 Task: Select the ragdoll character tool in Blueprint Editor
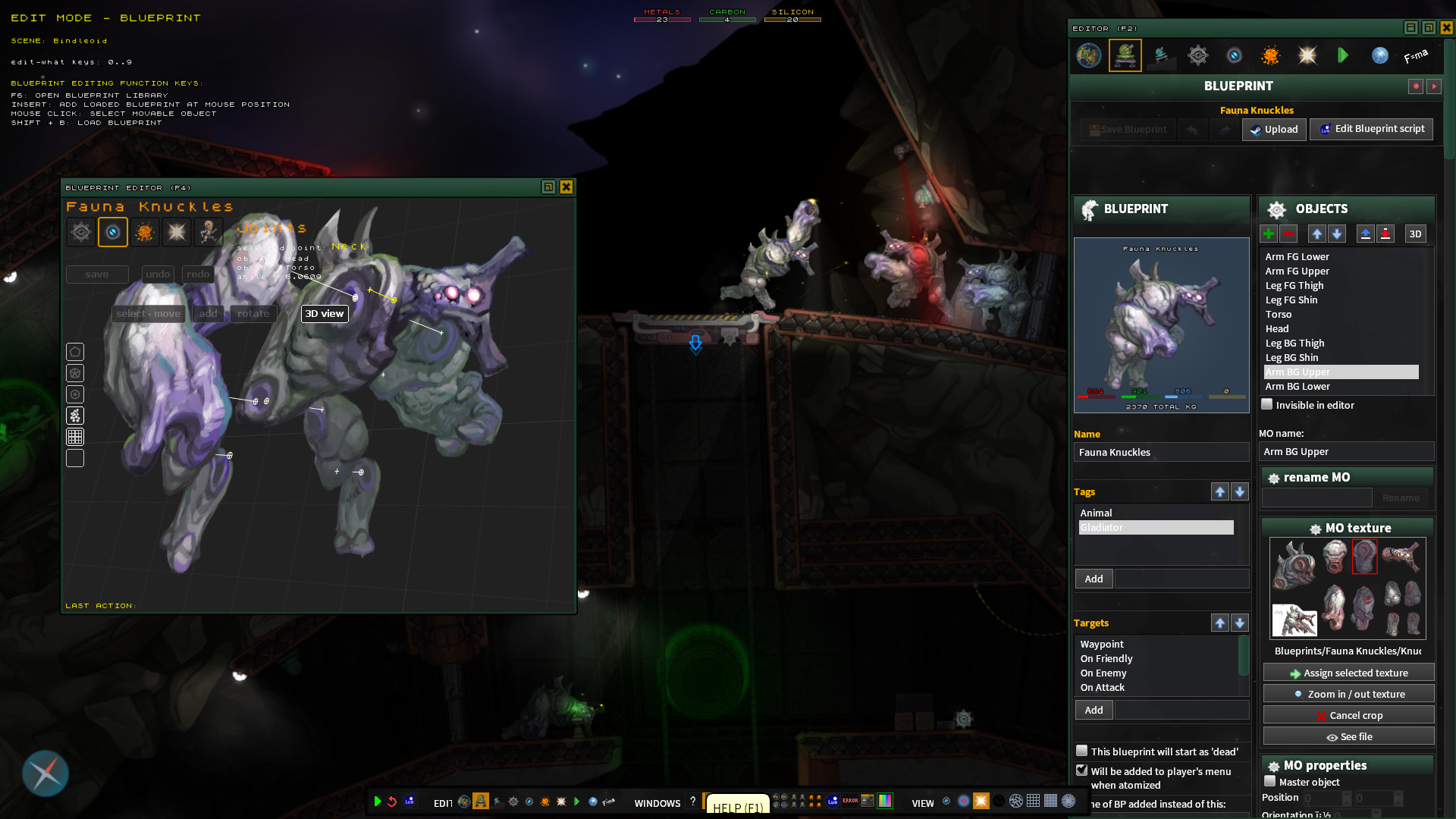tap(209, 232)
